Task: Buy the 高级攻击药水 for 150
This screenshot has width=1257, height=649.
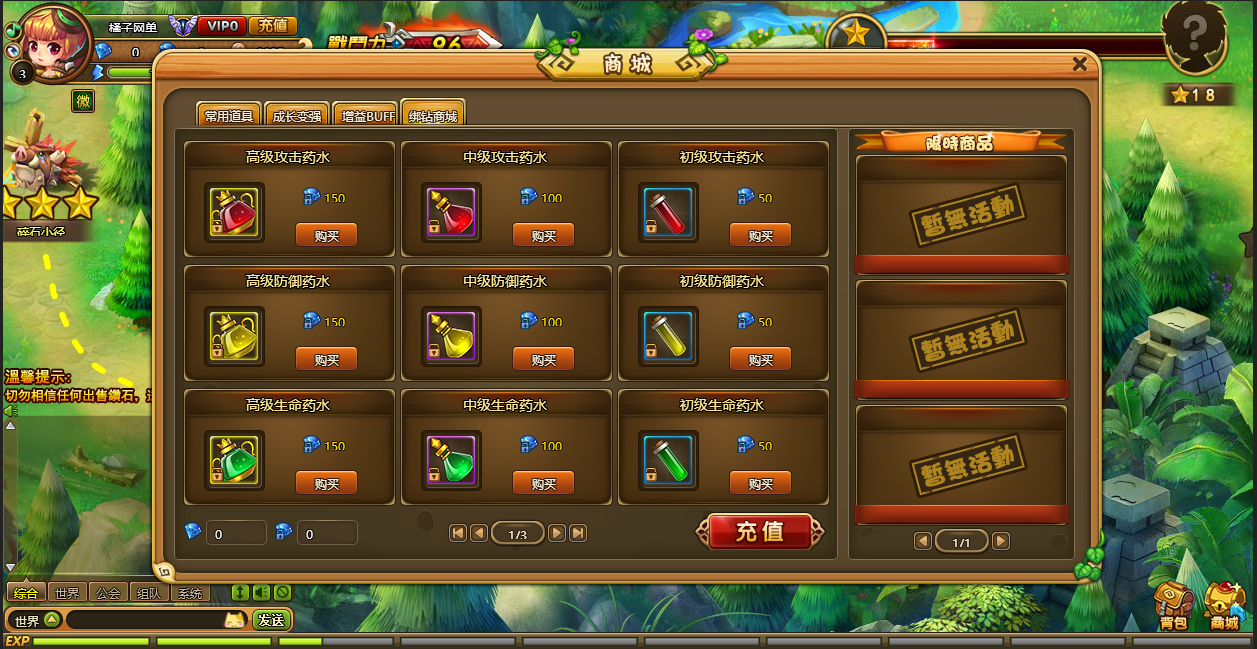Action: [326, 236]
